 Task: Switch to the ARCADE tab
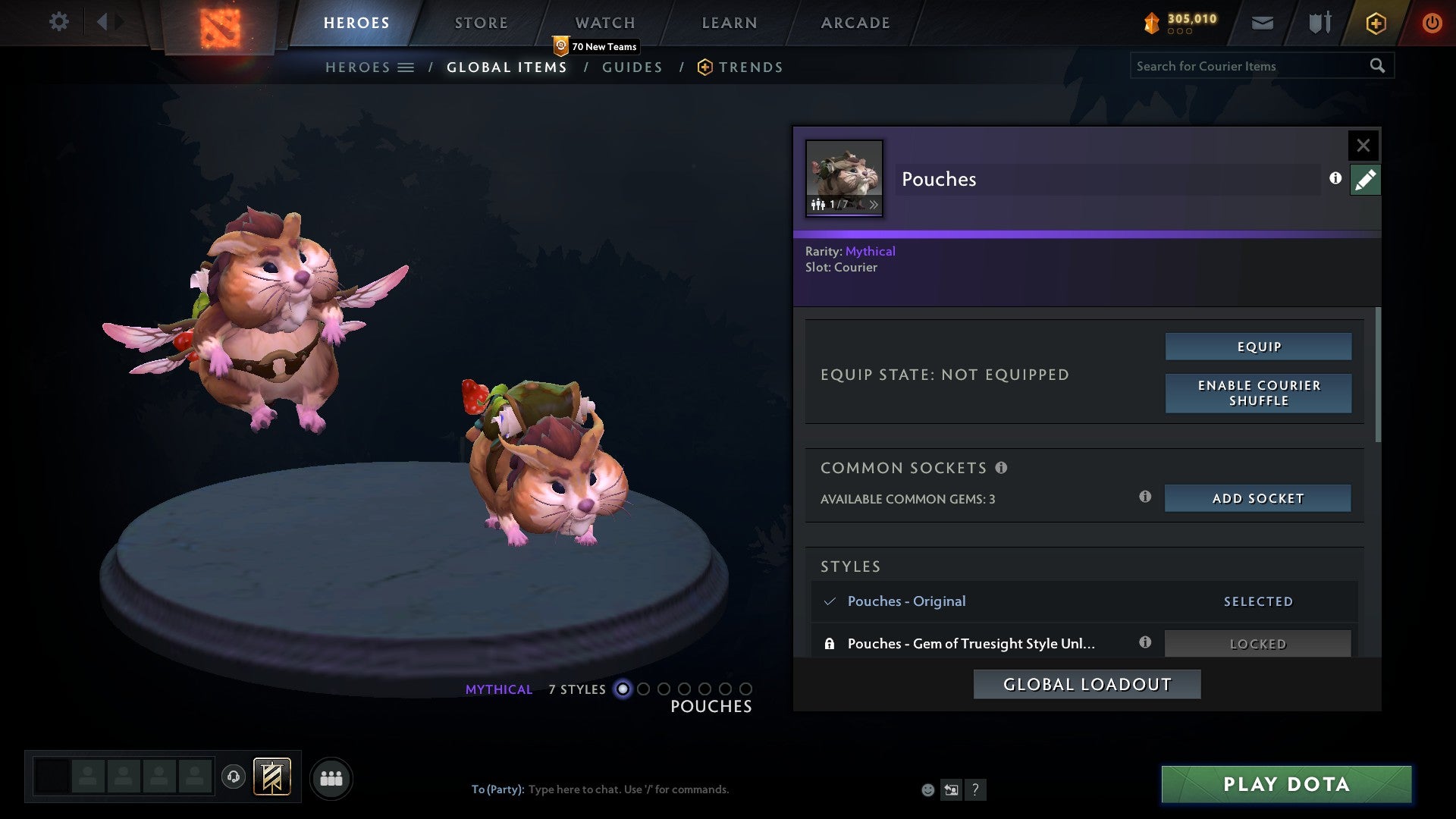tap(854, 22)
